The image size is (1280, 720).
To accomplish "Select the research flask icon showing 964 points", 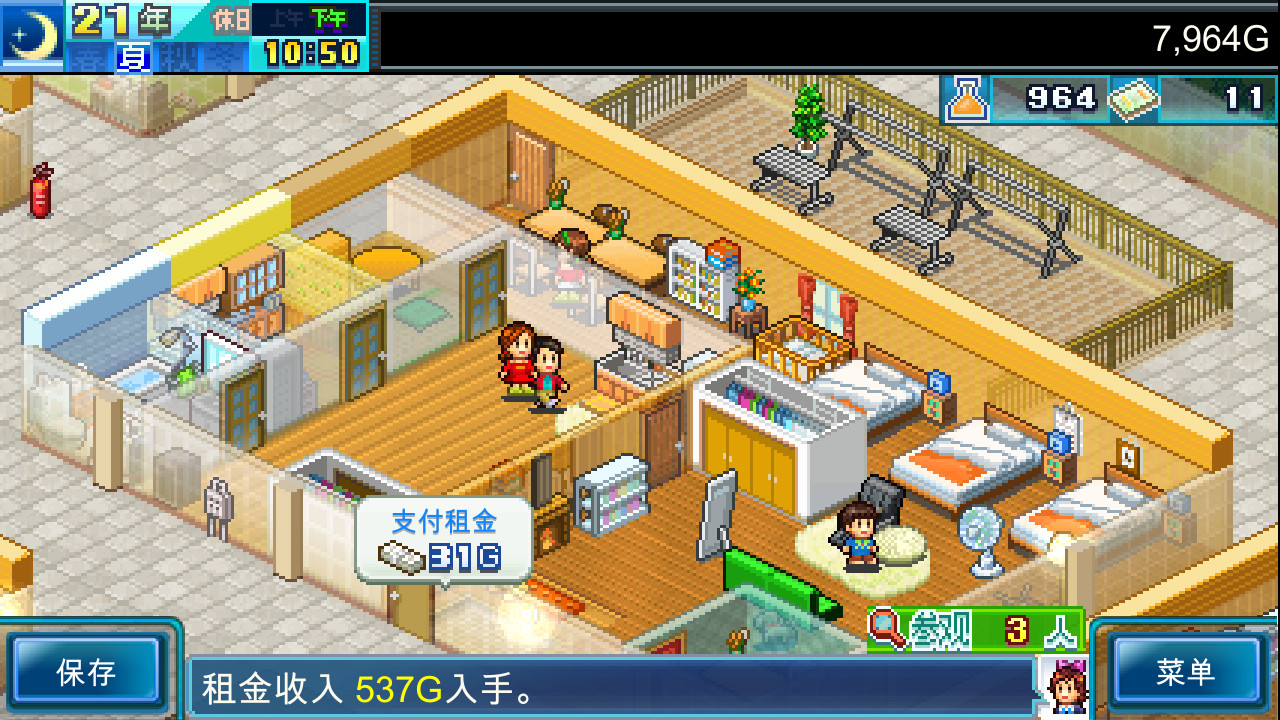I will [967, 99].
